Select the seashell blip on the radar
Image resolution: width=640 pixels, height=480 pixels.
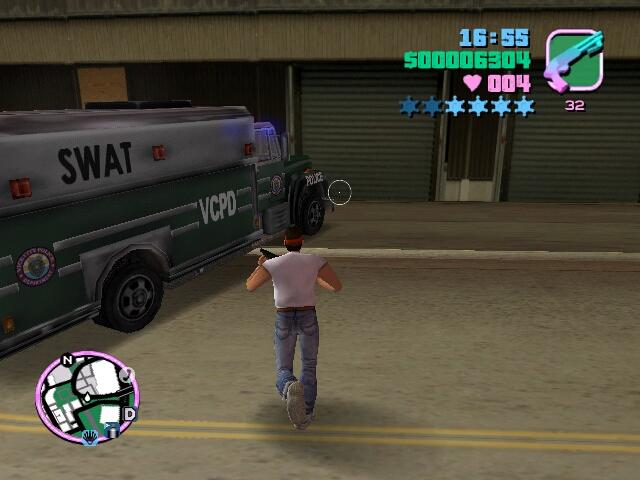pyautogui.click(x=90, y=437)
